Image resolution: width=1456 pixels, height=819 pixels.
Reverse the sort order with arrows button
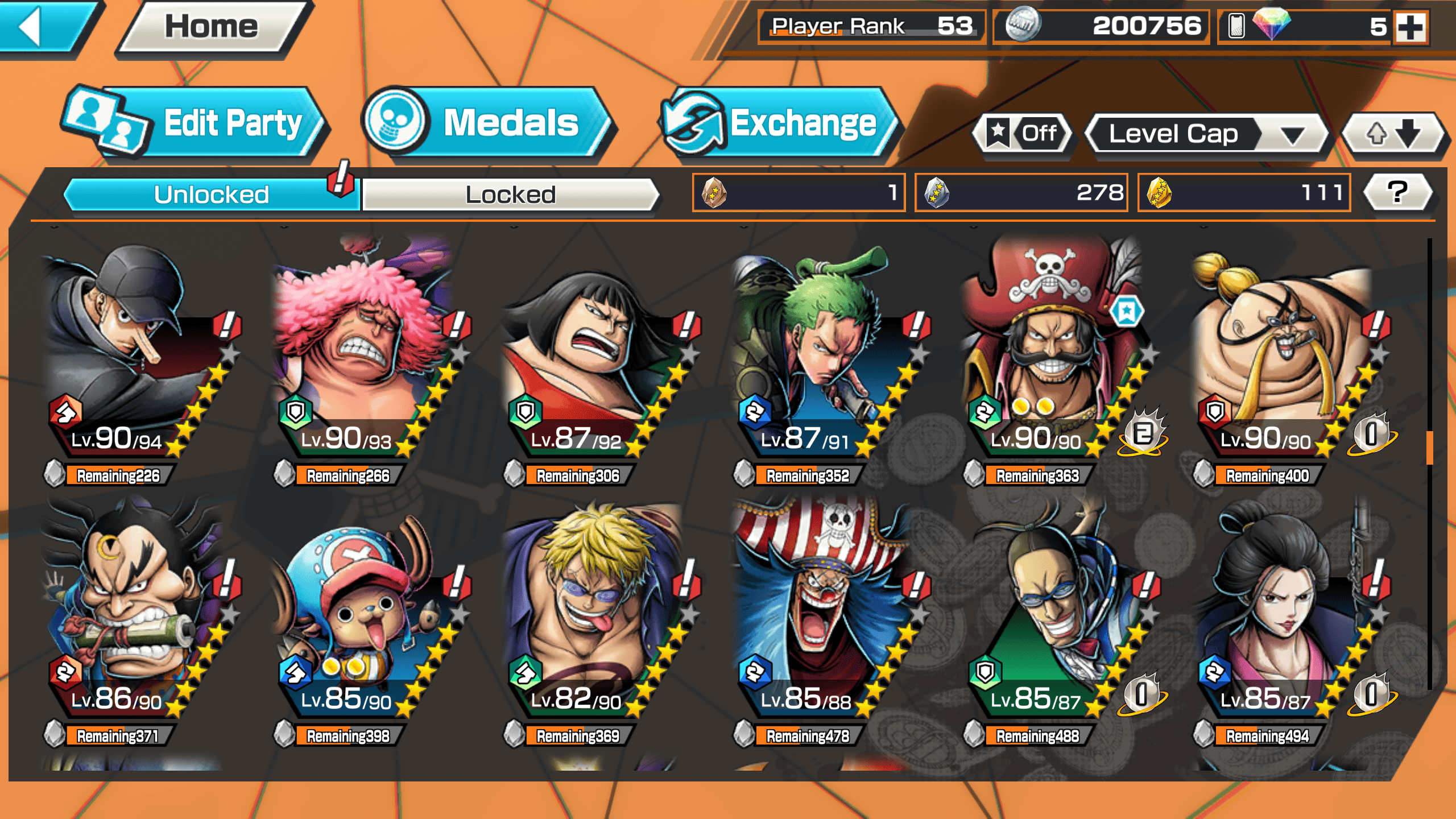pyautogui.click(x=1393, y=134)
